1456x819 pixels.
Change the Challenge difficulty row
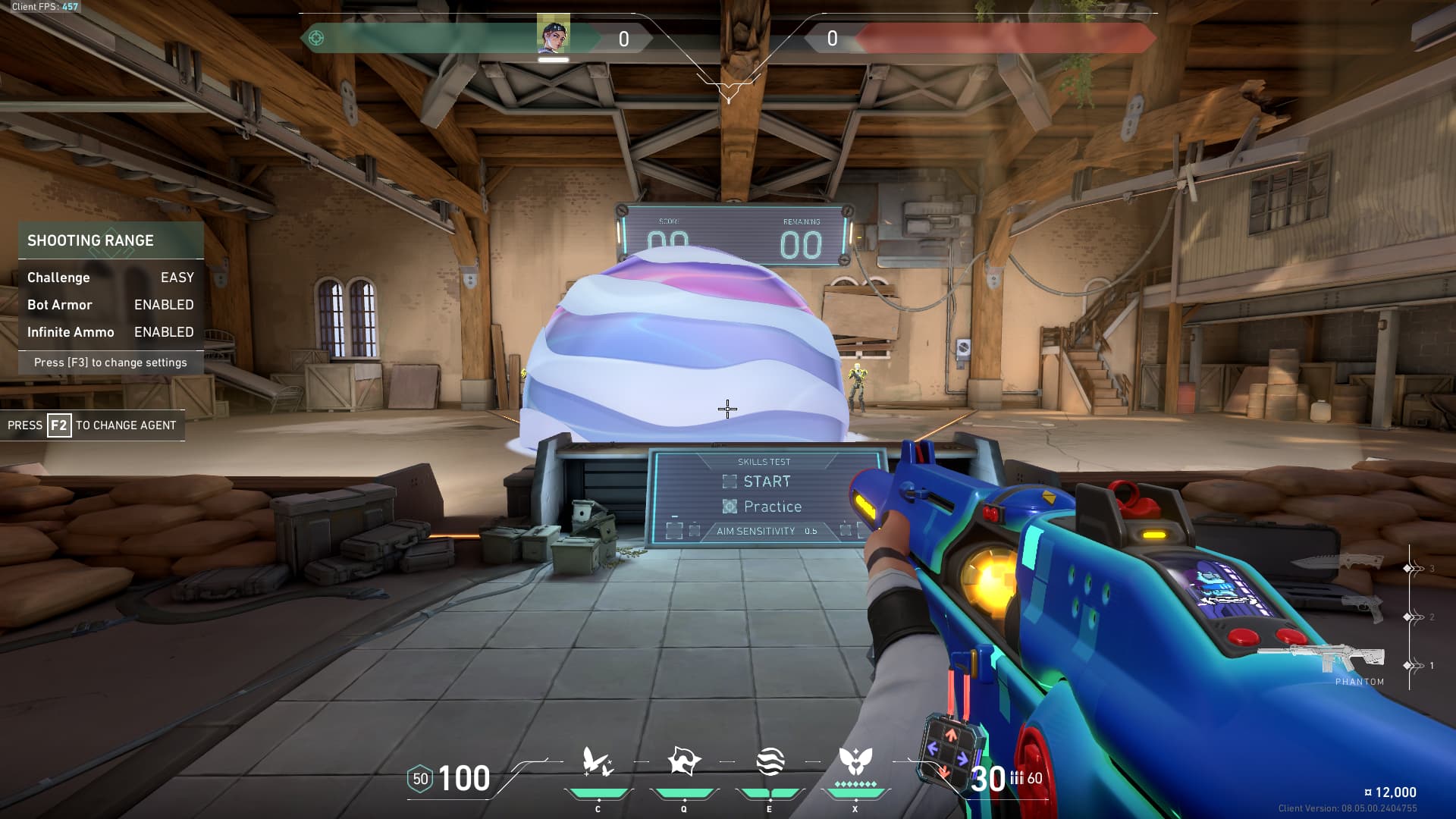[111, 278]
